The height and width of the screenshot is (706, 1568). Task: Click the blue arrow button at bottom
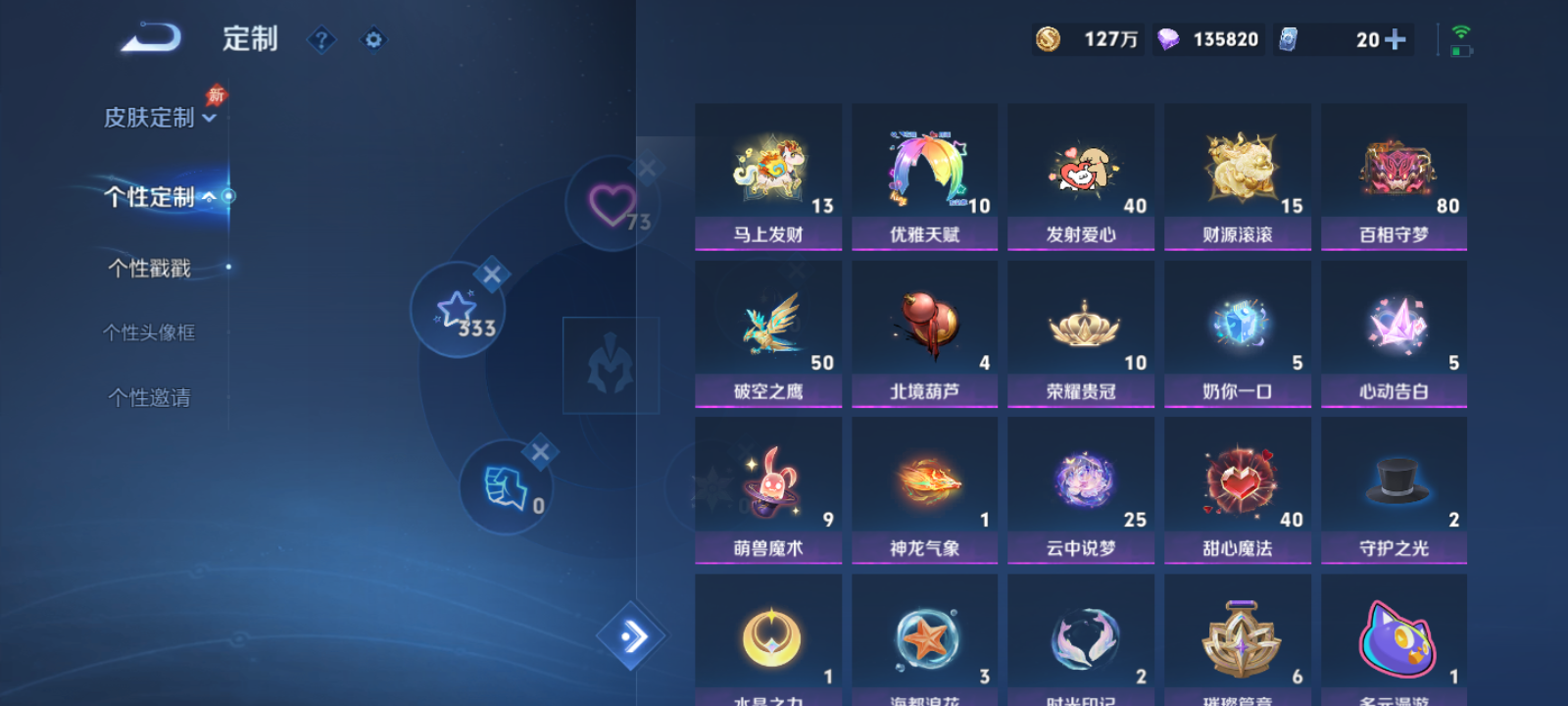coord(631,636)
